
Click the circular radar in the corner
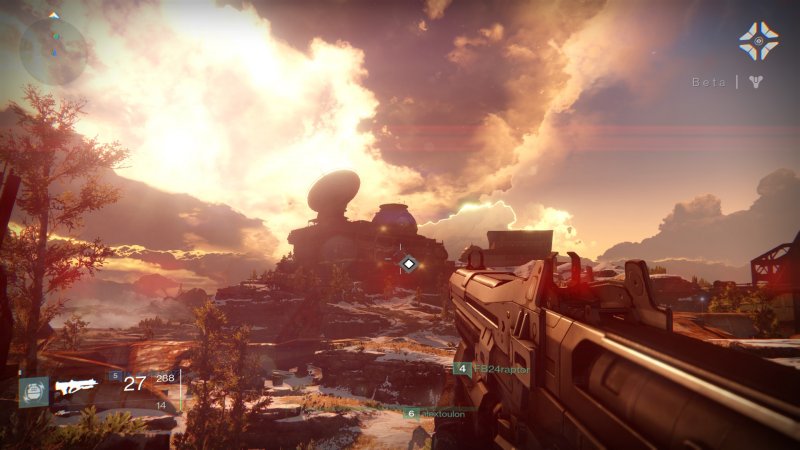pyautogui.click(x=53, y=50)
